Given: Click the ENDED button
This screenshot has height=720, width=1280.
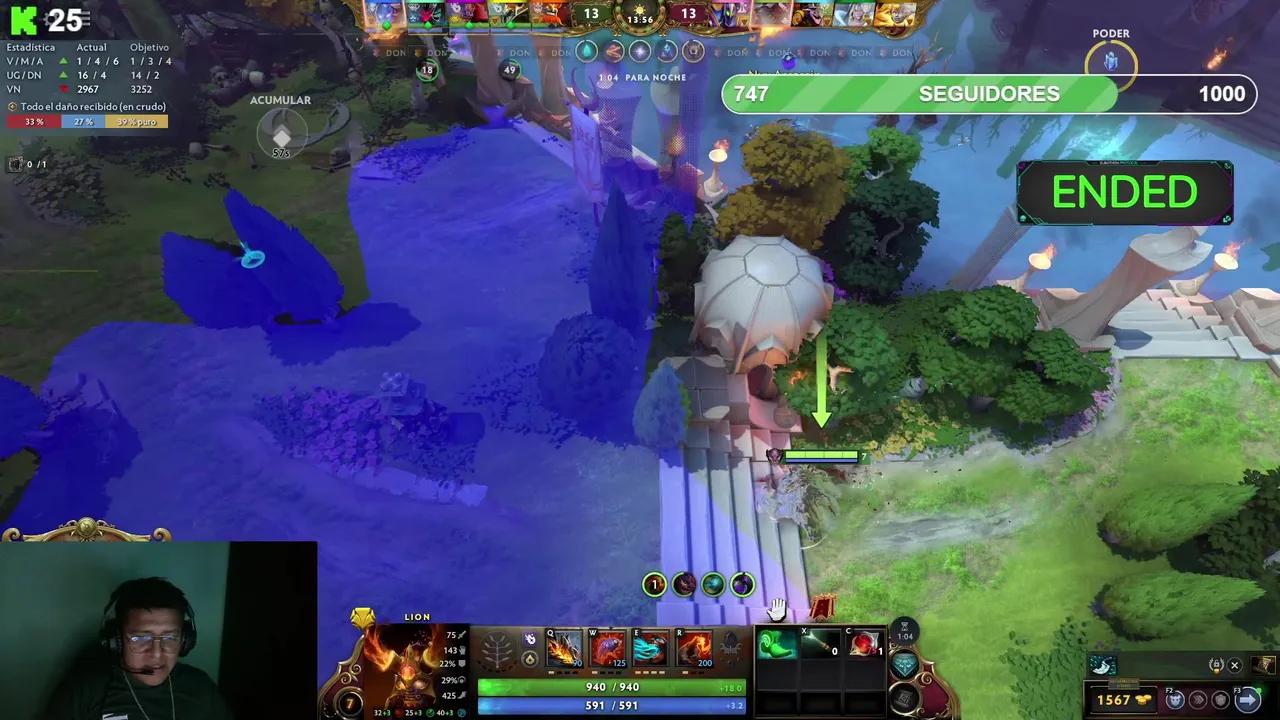Looking at the screenshot, I should tap(1124, 192).
